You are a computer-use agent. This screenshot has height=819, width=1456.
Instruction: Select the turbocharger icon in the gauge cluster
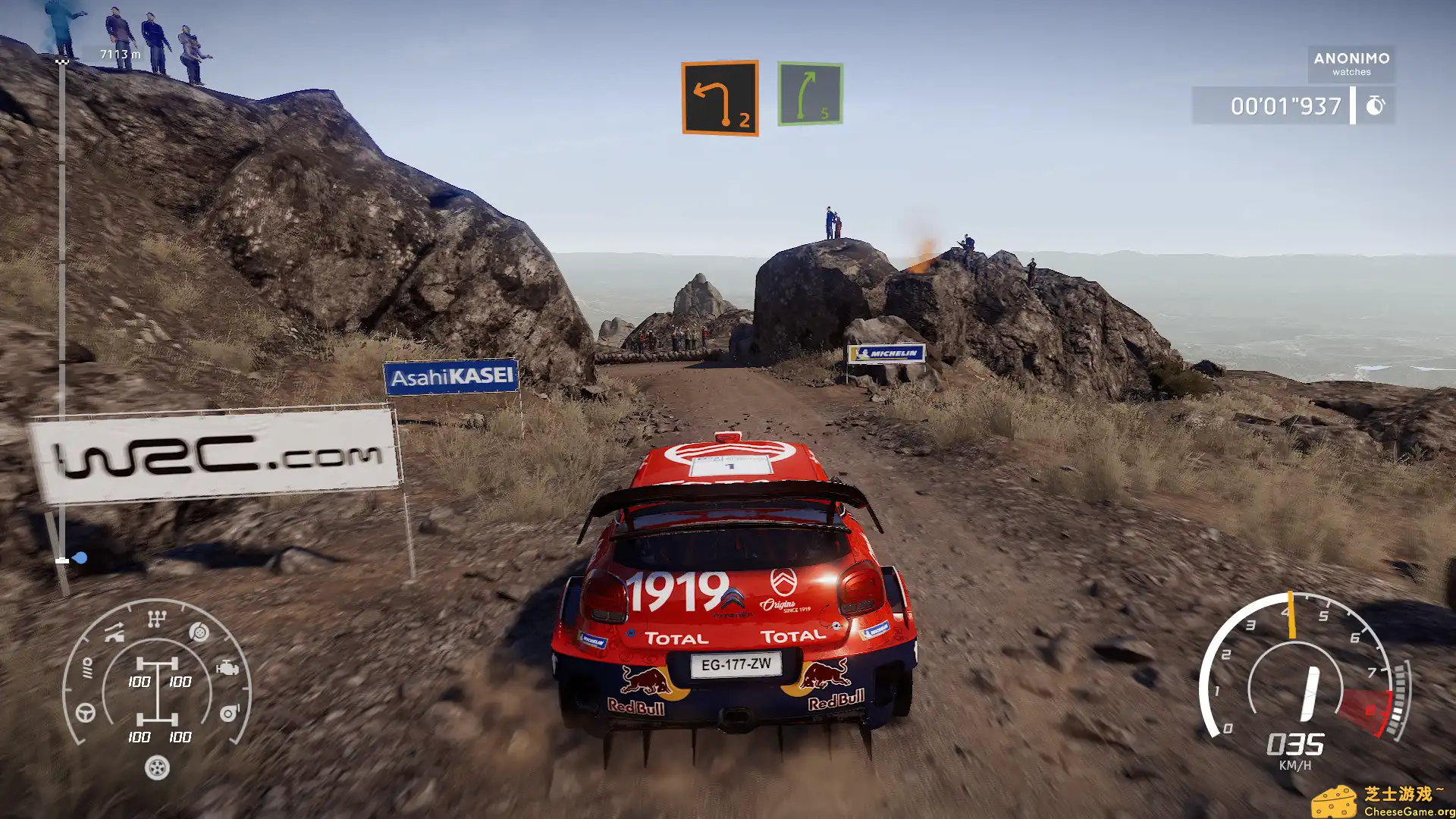click(229, 713)
